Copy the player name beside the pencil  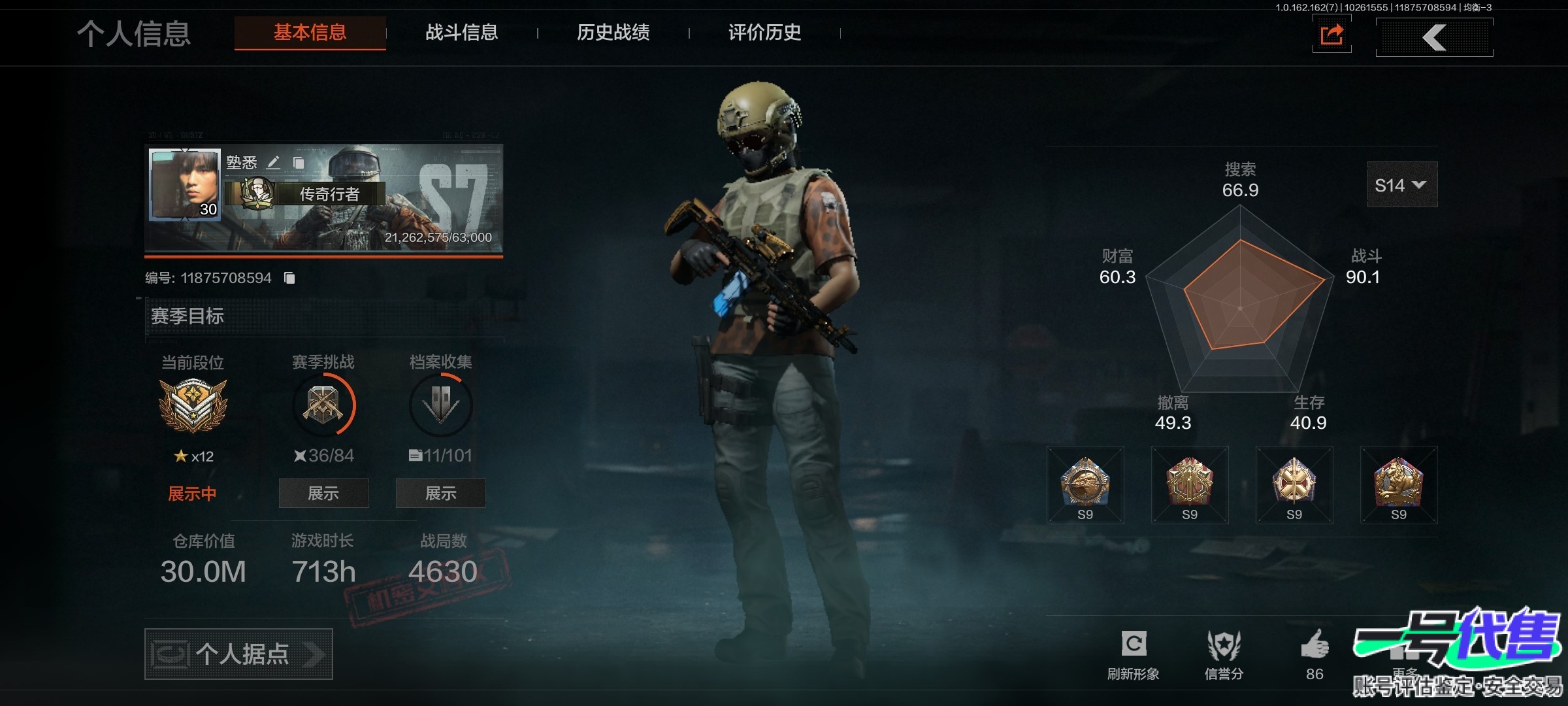click(299, 163)
